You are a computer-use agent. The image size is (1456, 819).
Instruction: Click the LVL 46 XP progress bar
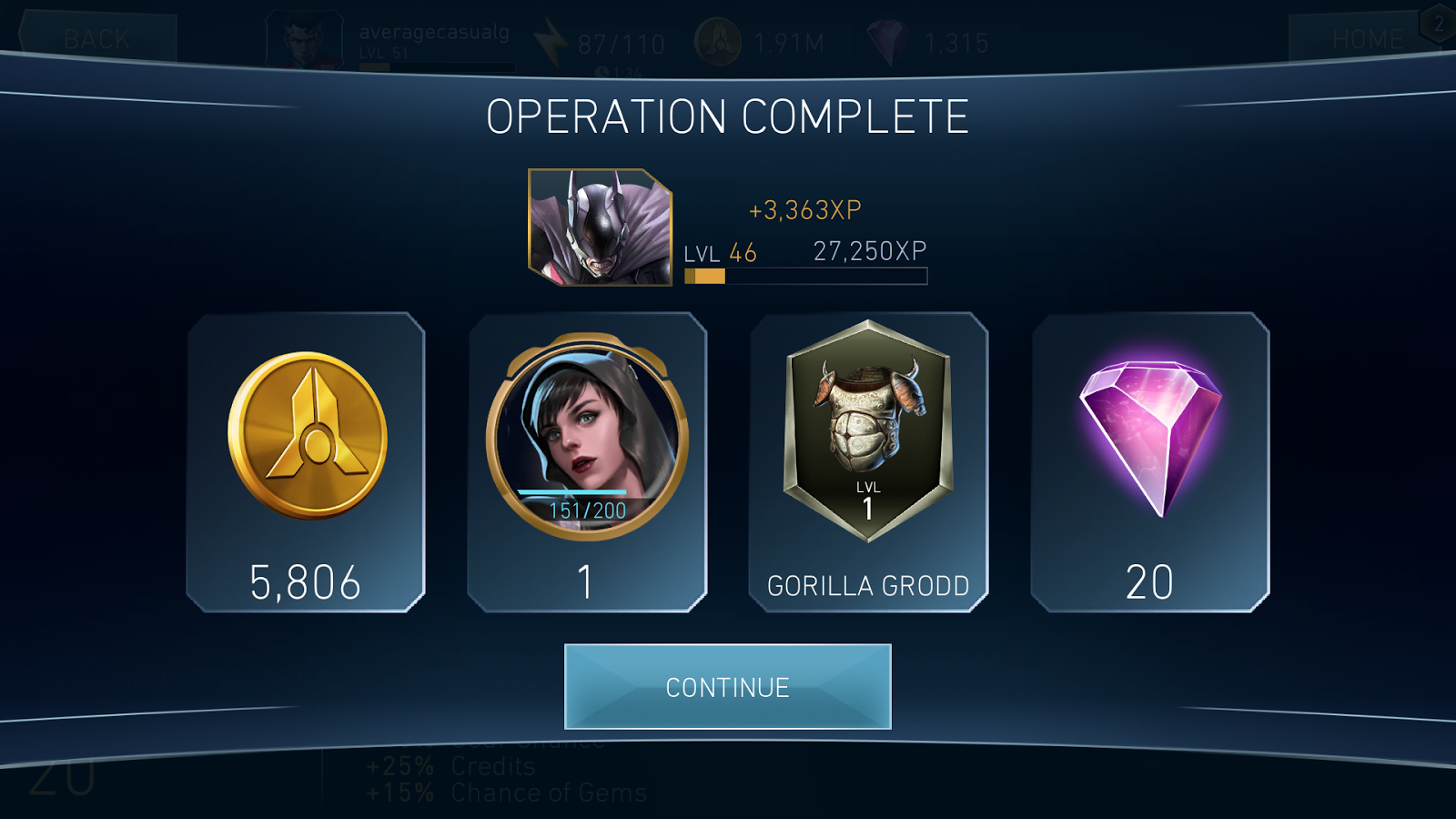click(805, 276)
